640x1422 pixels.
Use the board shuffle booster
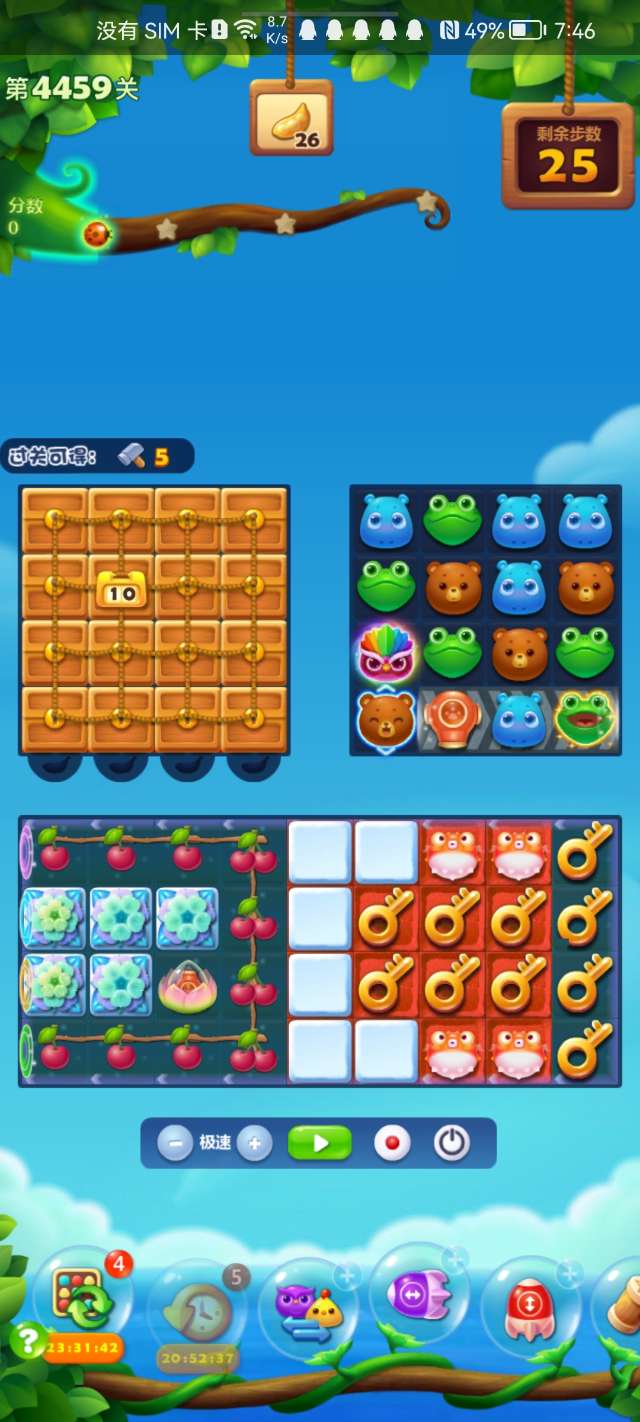point(82,1297)
